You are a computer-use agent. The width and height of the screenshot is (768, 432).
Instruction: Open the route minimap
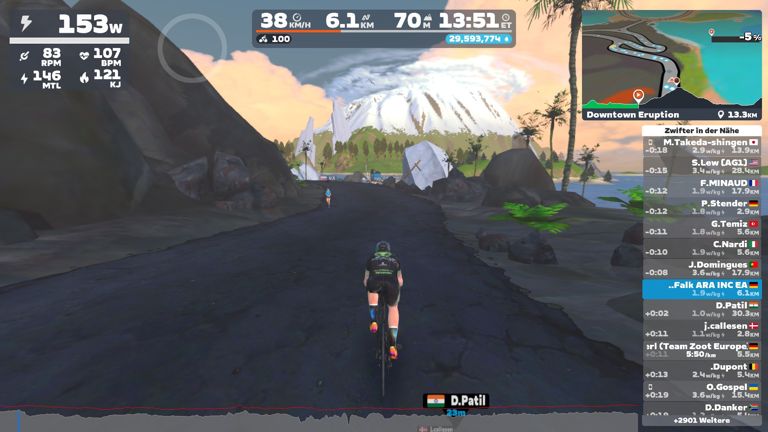click(672, 52)
